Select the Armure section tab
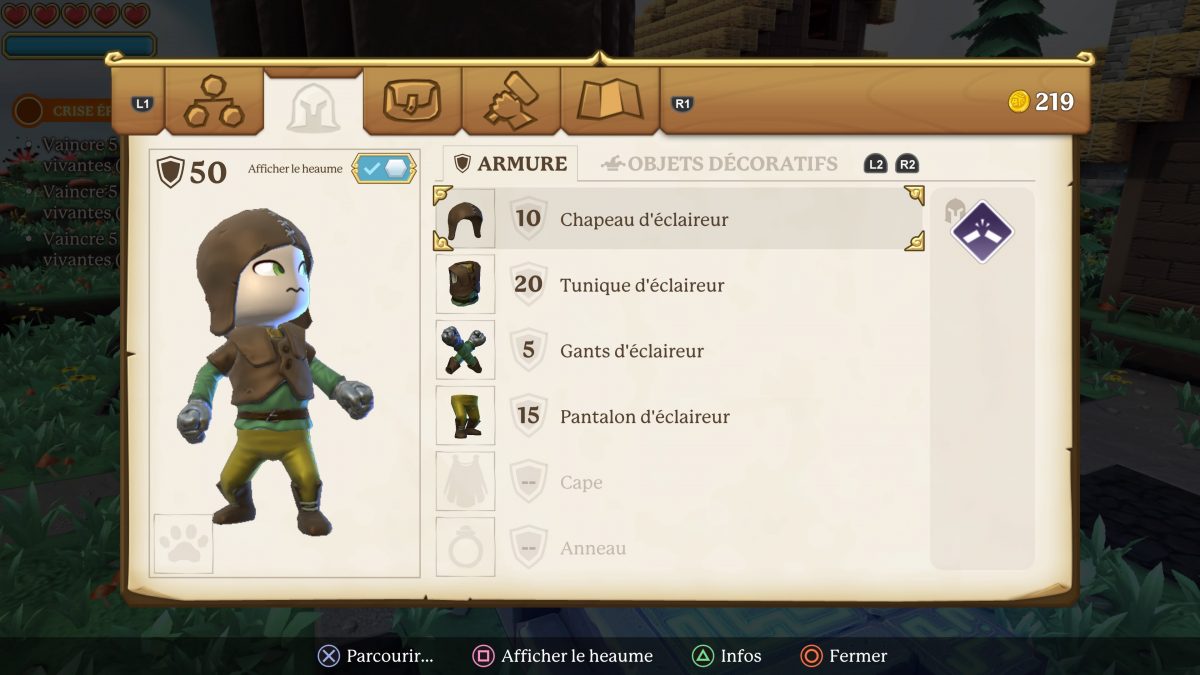 (x=510, y=164)
